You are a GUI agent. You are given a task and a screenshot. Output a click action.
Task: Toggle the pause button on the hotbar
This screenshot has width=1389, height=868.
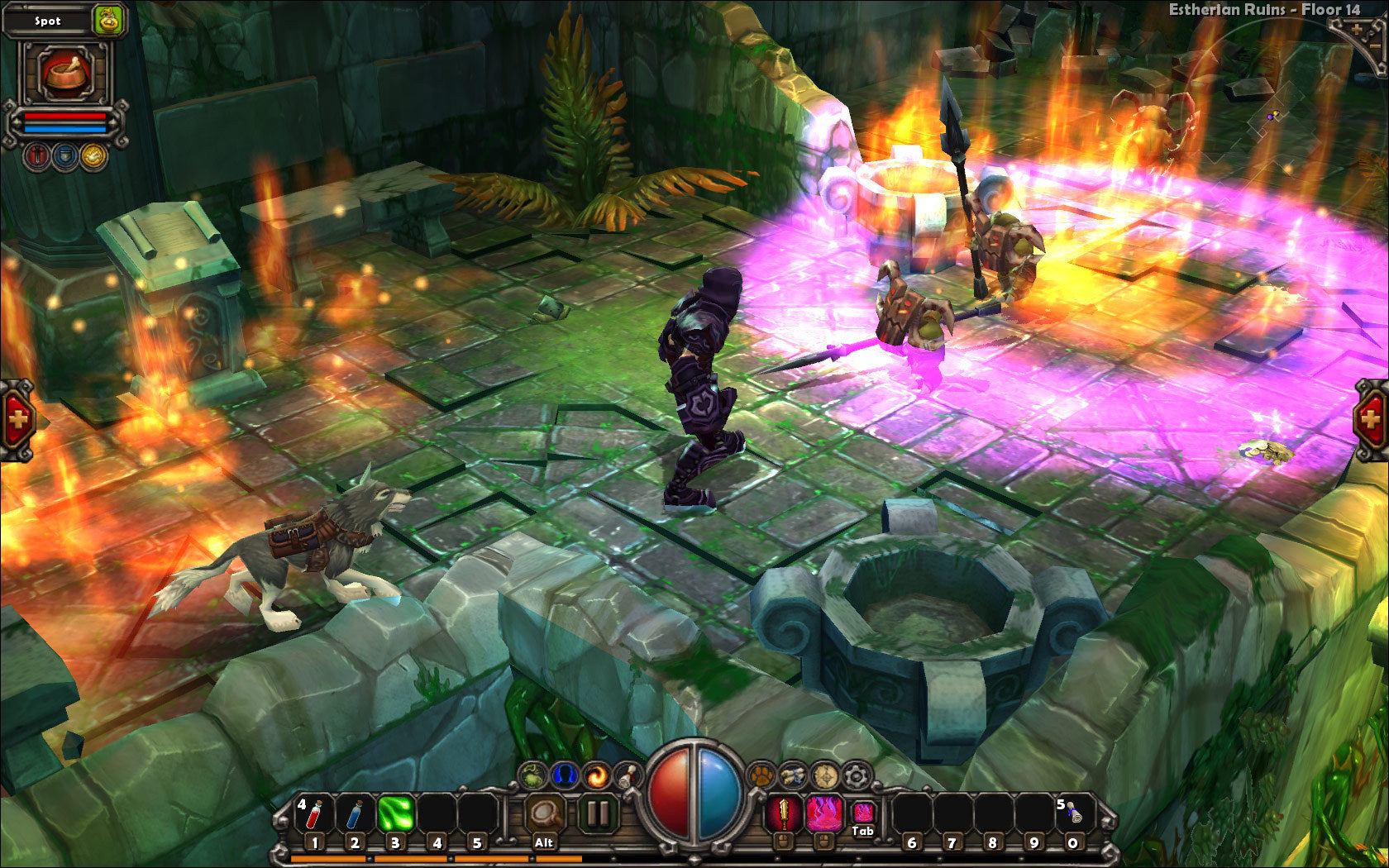[x=597, y=814]
